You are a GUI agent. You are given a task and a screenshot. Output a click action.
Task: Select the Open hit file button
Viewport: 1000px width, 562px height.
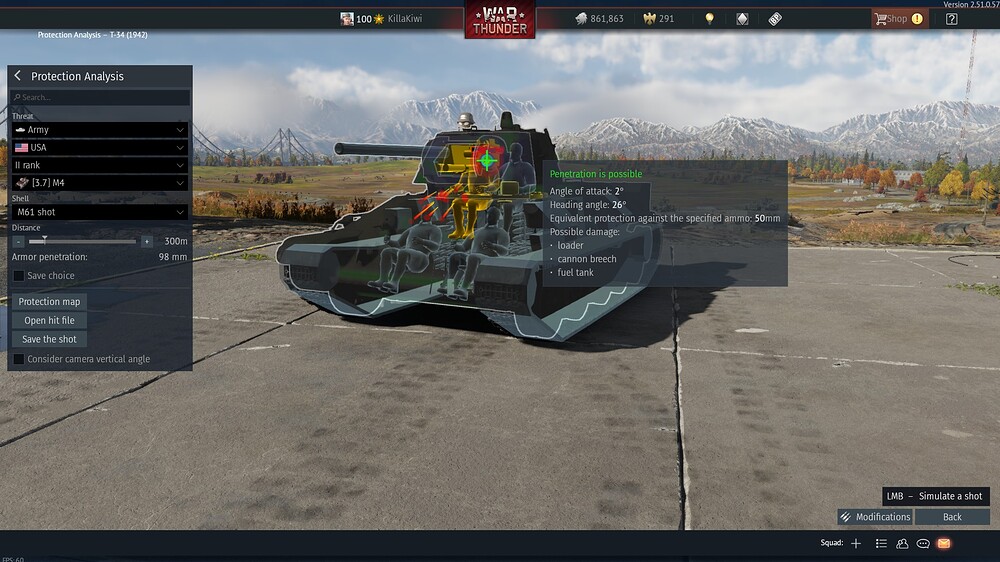pos(49,321)
